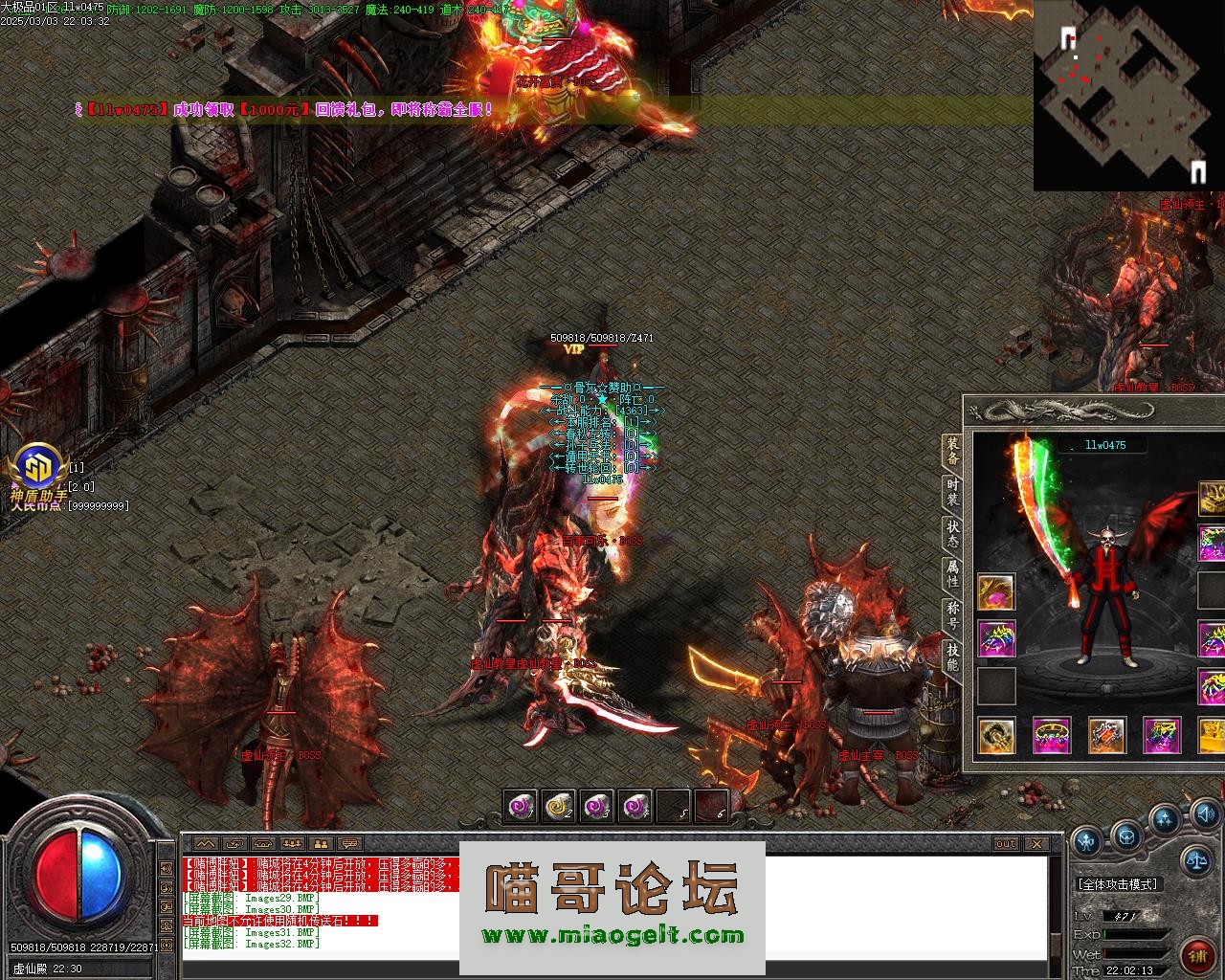Toggle the 全体攻击模式 attack mode label
Viewport: 1225px width, 980px height.
(x=1118, y=884)
